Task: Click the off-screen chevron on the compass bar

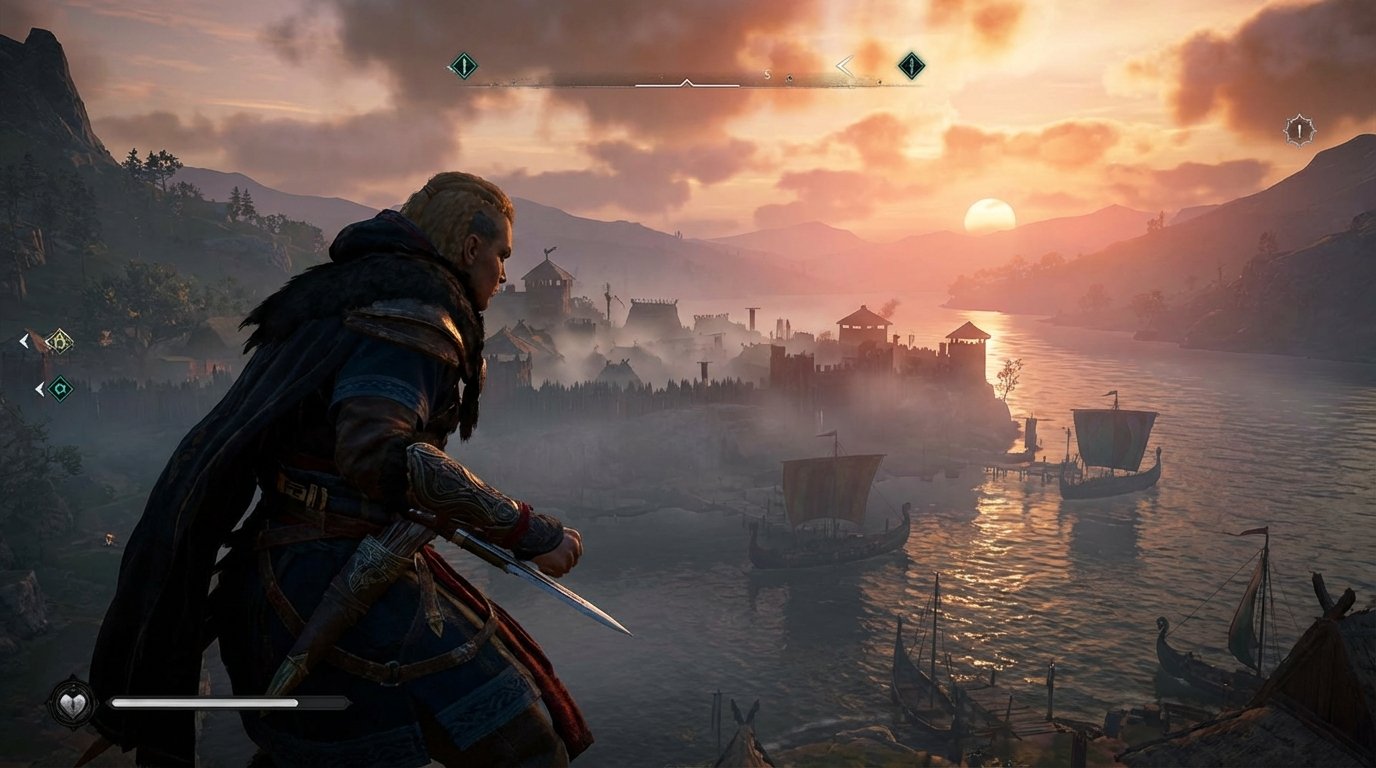Action: click(x=845, y=66)
